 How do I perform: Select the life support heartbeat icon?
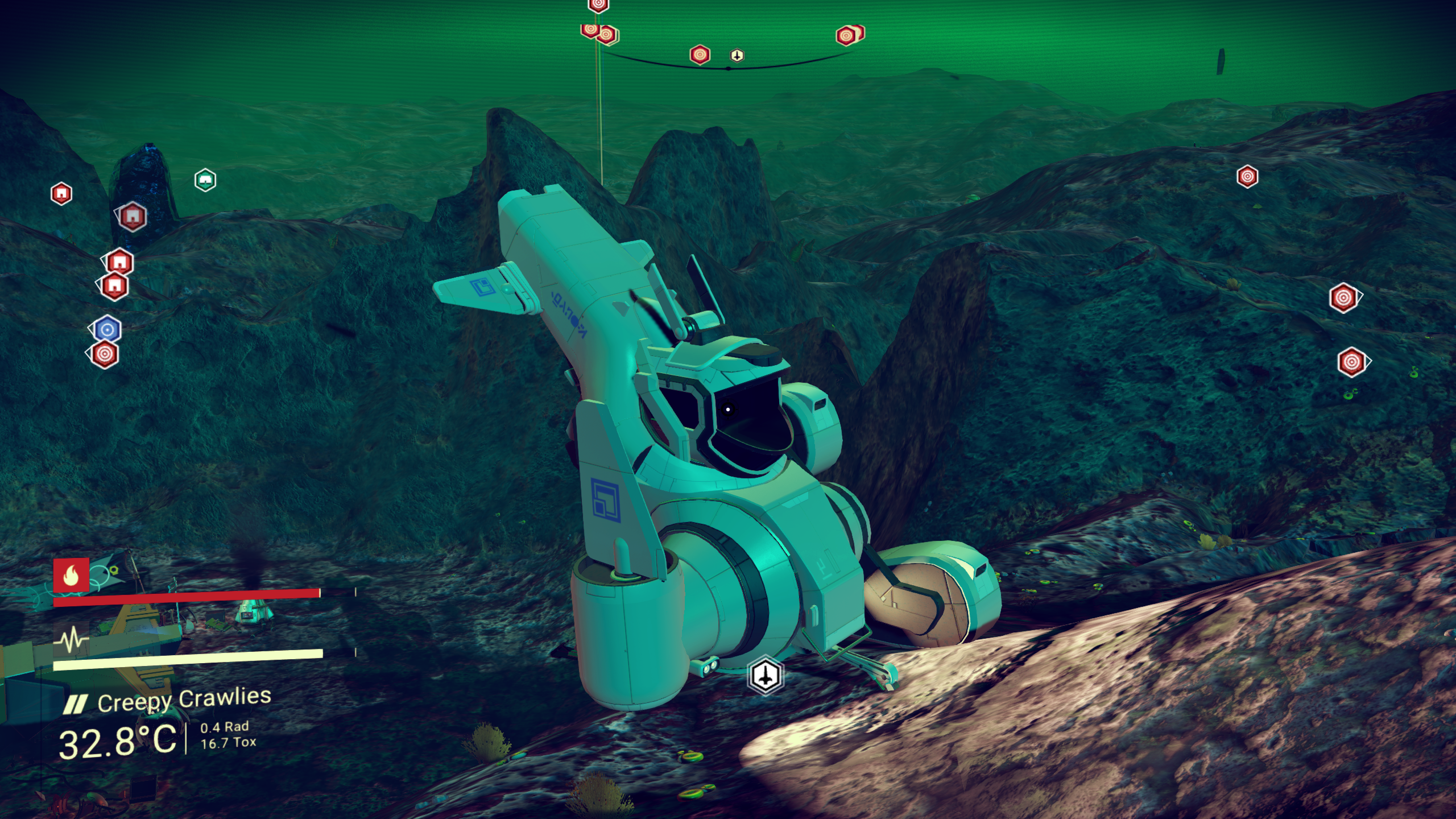[71, 640]
